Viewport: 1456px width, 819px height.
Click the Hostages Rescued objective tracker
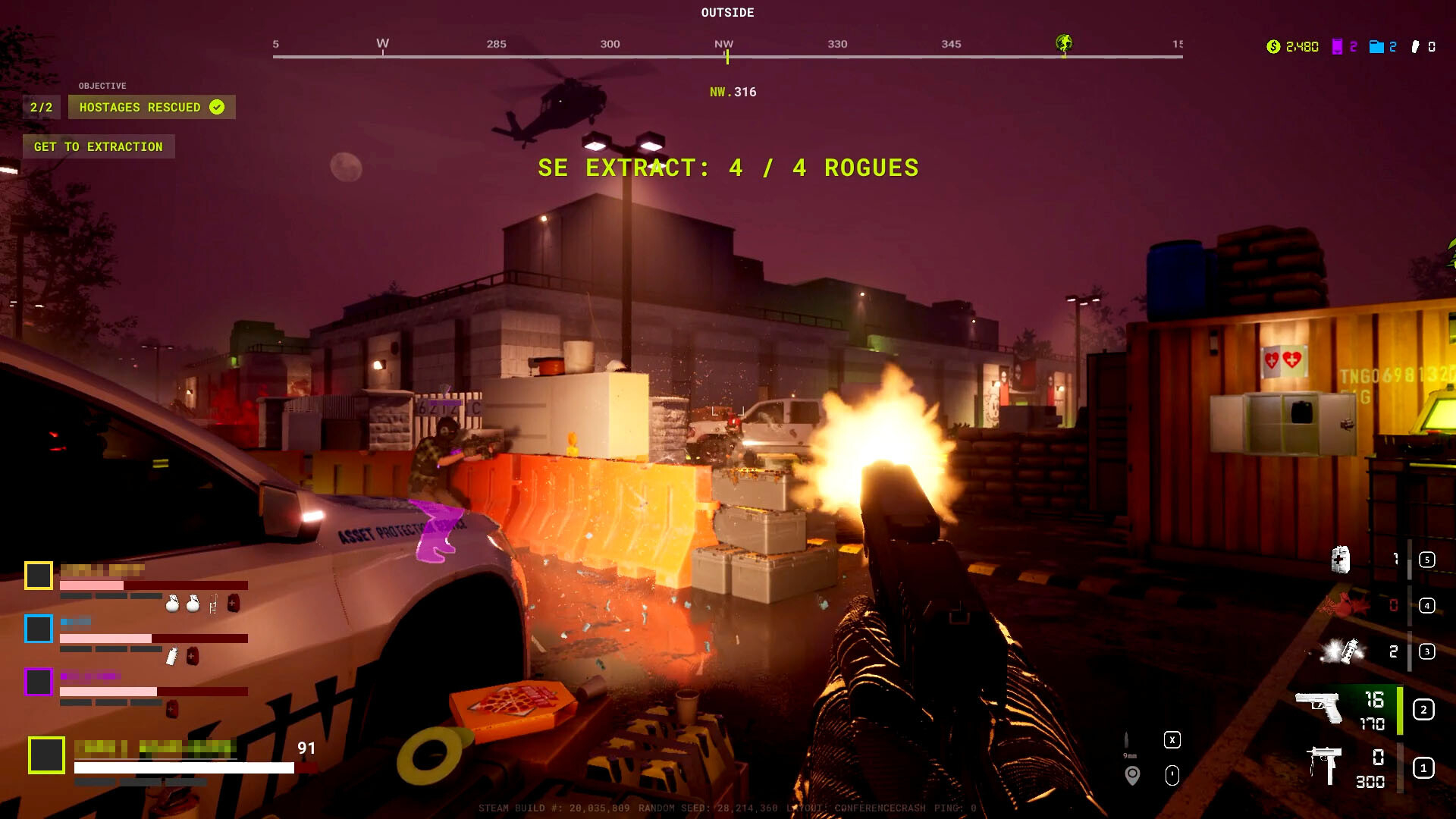[x=152, y=107]
